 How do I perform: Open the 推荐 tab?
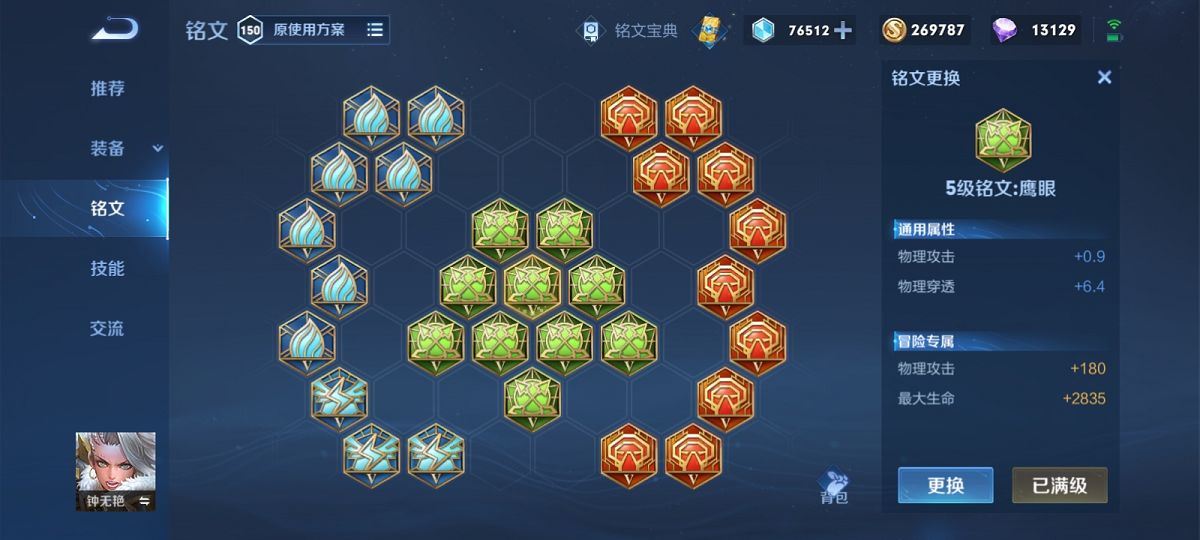click(x=108, y=89)
